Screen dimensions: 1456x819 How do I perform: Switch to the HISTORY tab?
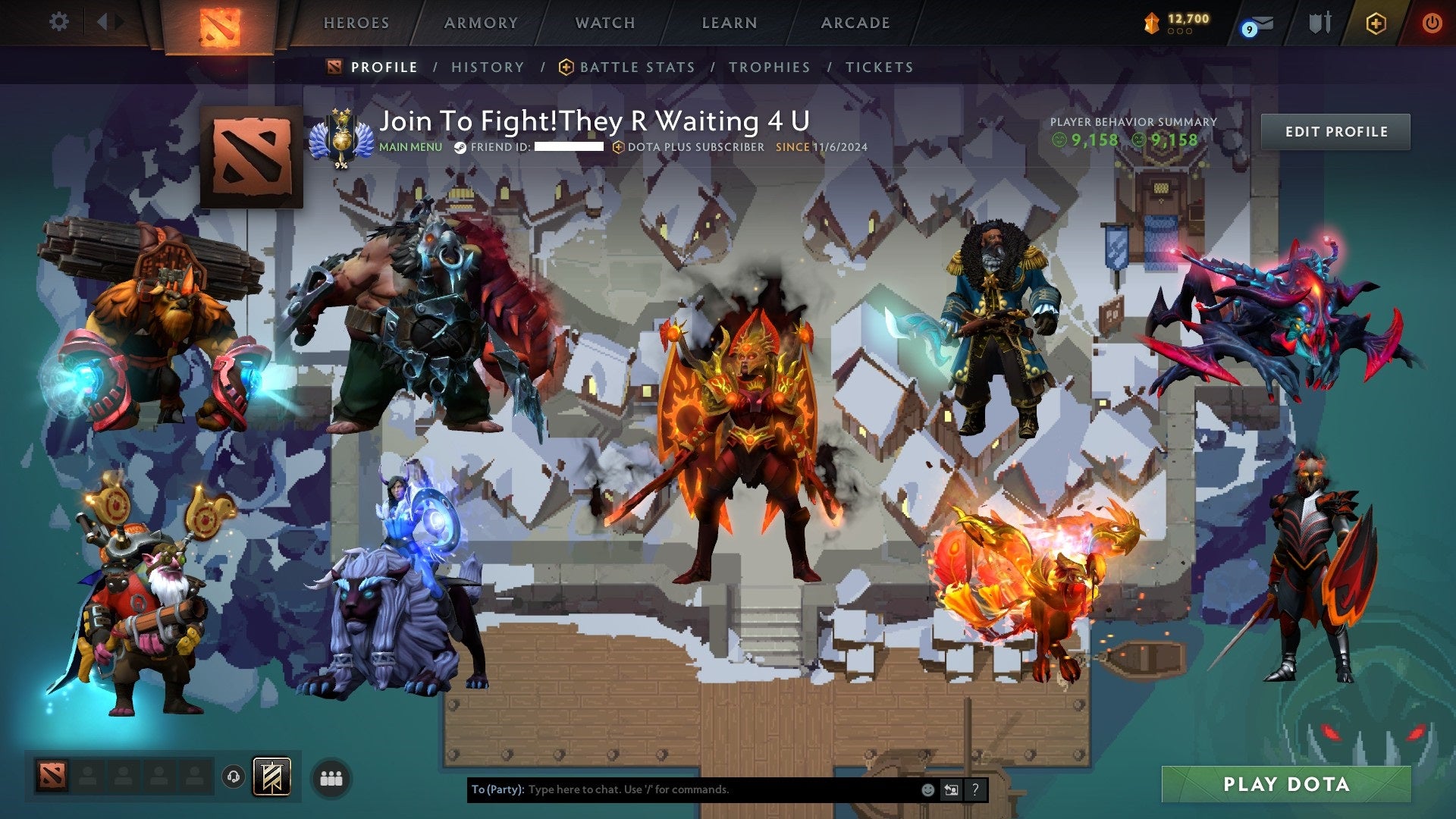(488, 67)
